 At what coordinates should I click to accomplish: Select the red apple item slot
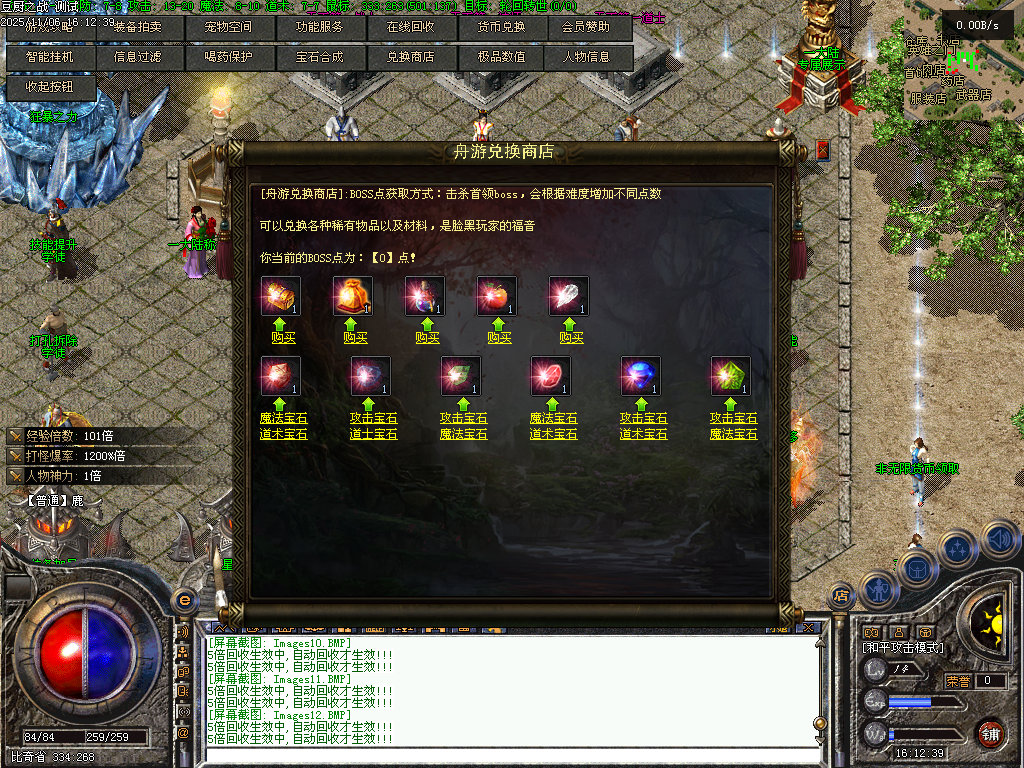tap(497, 296)
